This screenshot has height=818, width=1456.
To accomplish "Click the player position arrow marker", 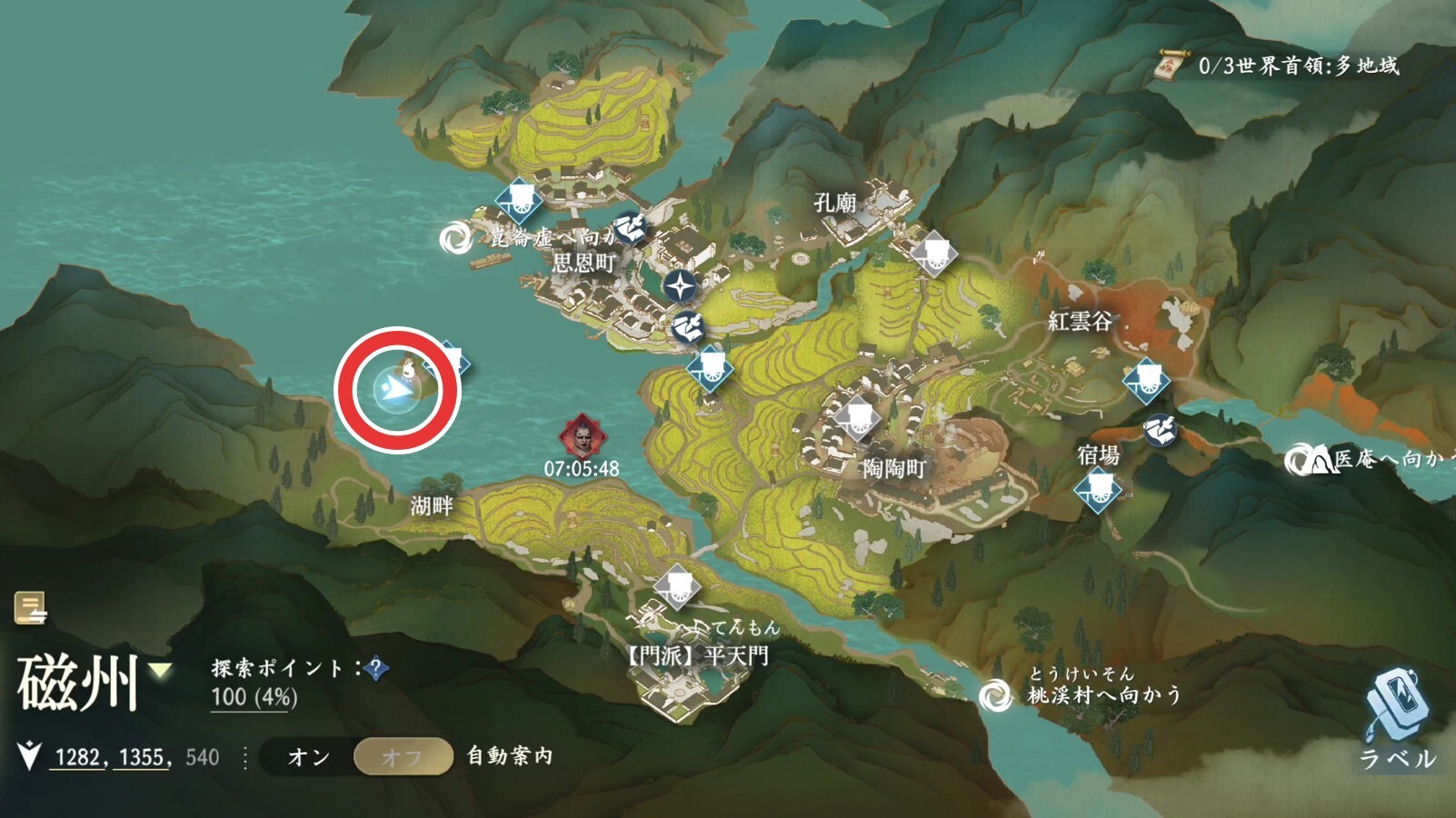I will click(395, 391).
